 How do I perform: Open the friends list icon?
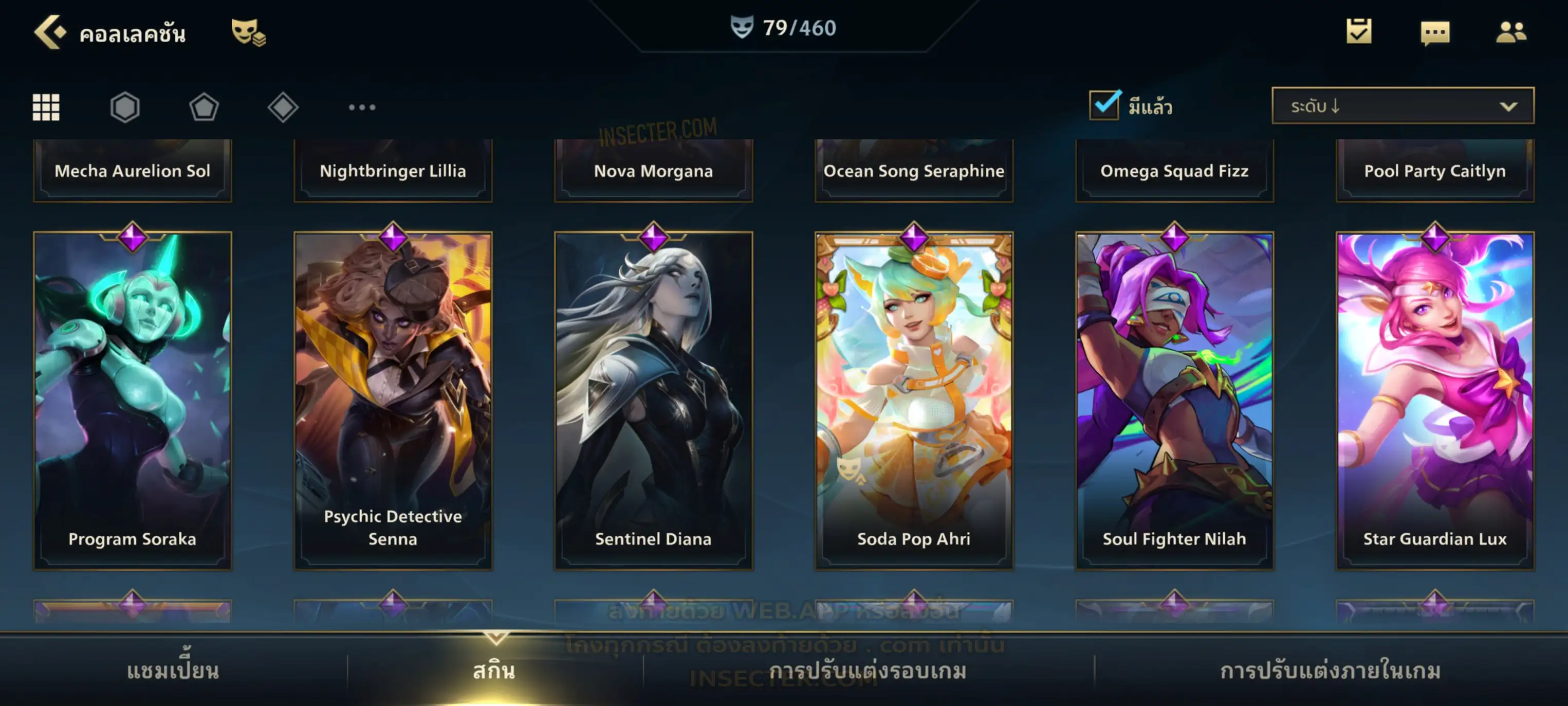[1510, 32]
